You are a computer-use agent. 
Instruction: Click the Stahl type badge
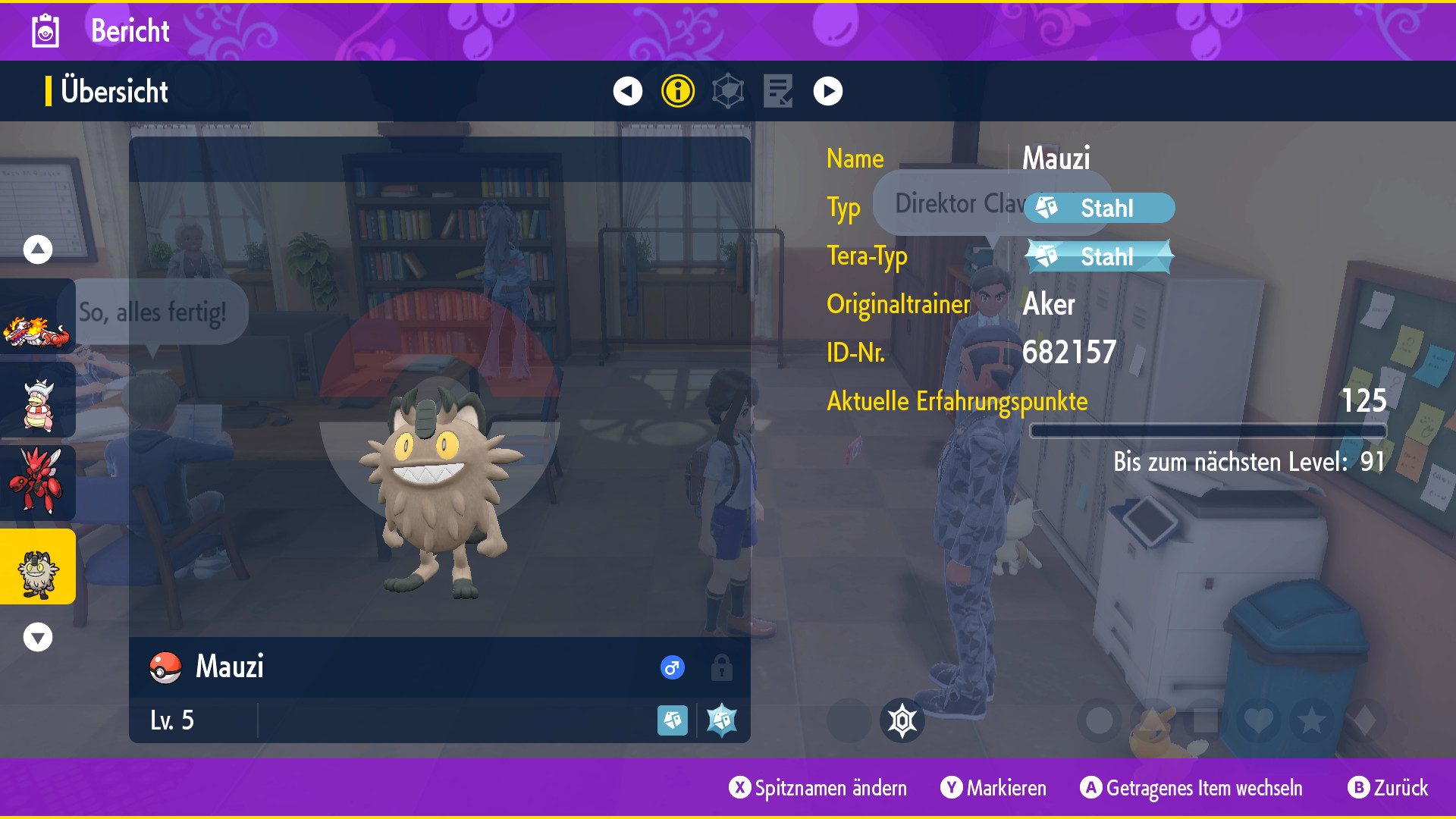click(x=1099, y=208)
